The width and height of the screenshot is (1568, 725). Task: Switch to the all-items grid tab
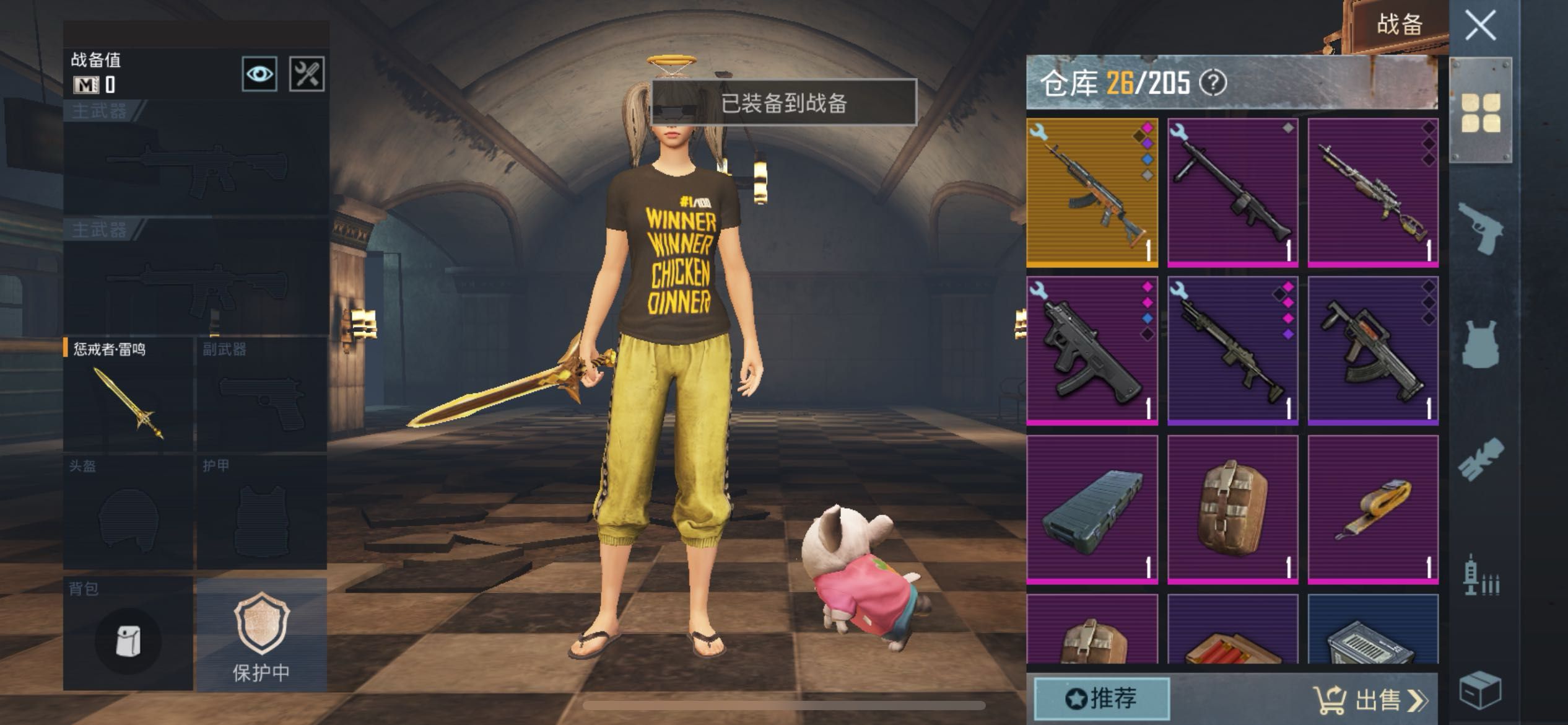coord(1481,113)
